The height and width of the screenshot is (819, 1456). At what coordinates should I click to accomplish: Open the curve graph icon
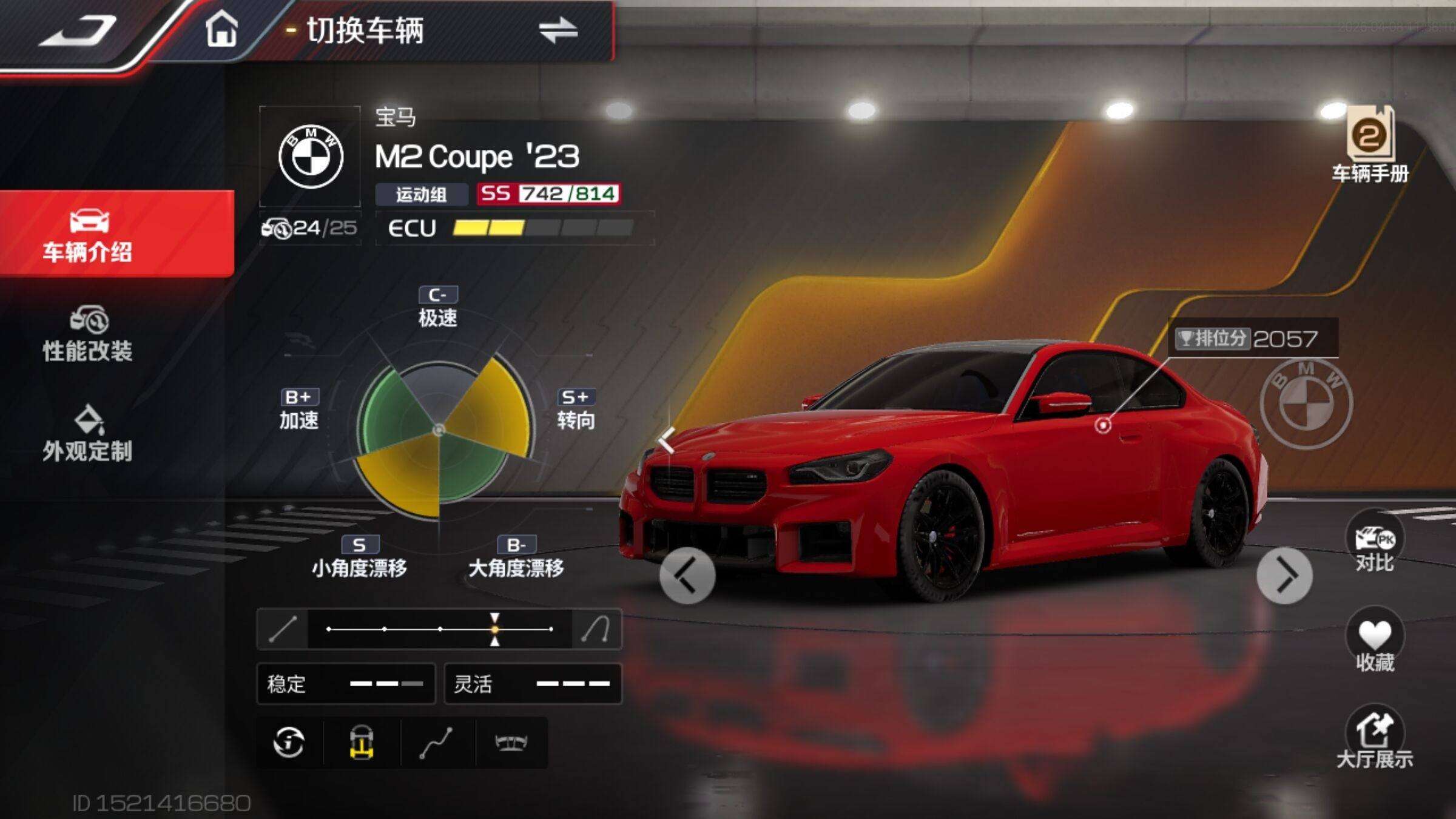437,743
